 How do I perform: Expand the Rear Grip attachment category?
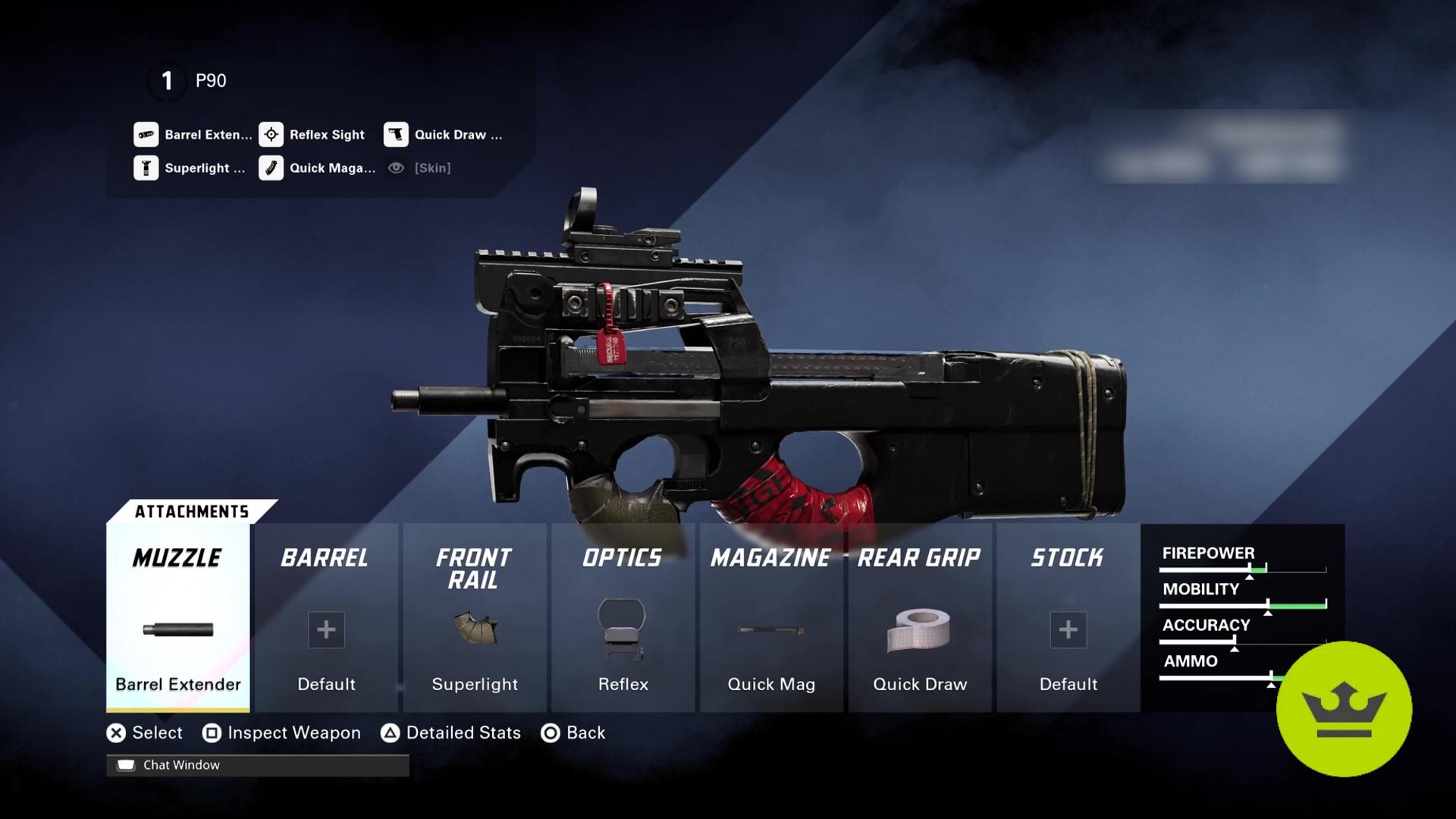point(918,559)
